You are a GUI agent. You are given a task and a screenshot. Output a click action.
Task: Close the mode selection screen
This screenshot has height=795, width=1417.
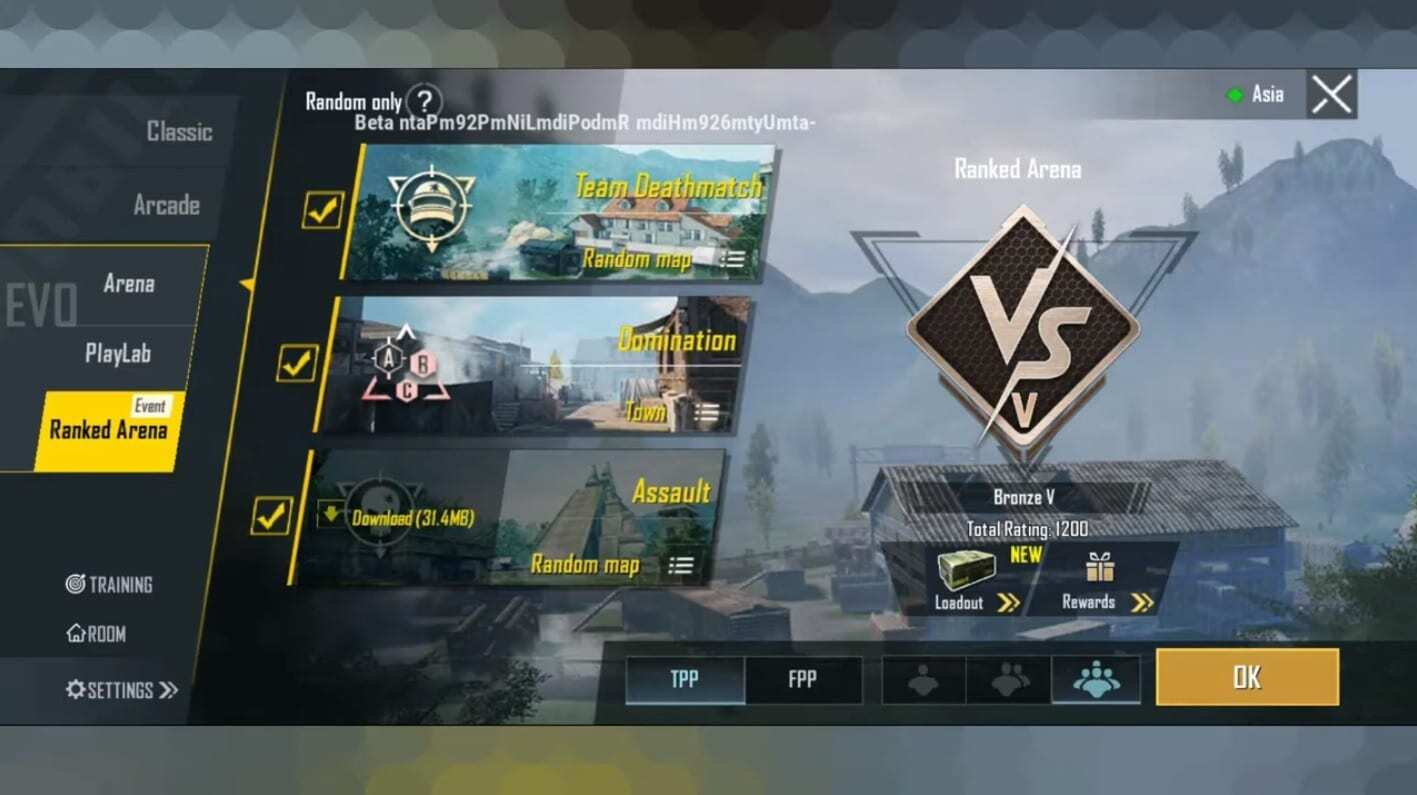pyautogui.click(x=1331, y=95)
